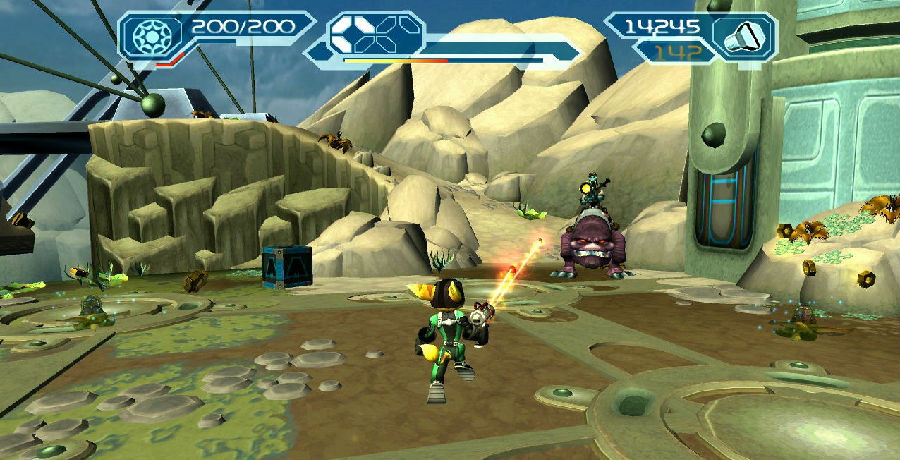The image size is (900, 460).
Task: Click the bolt currency icon
Action: [743, 36]
